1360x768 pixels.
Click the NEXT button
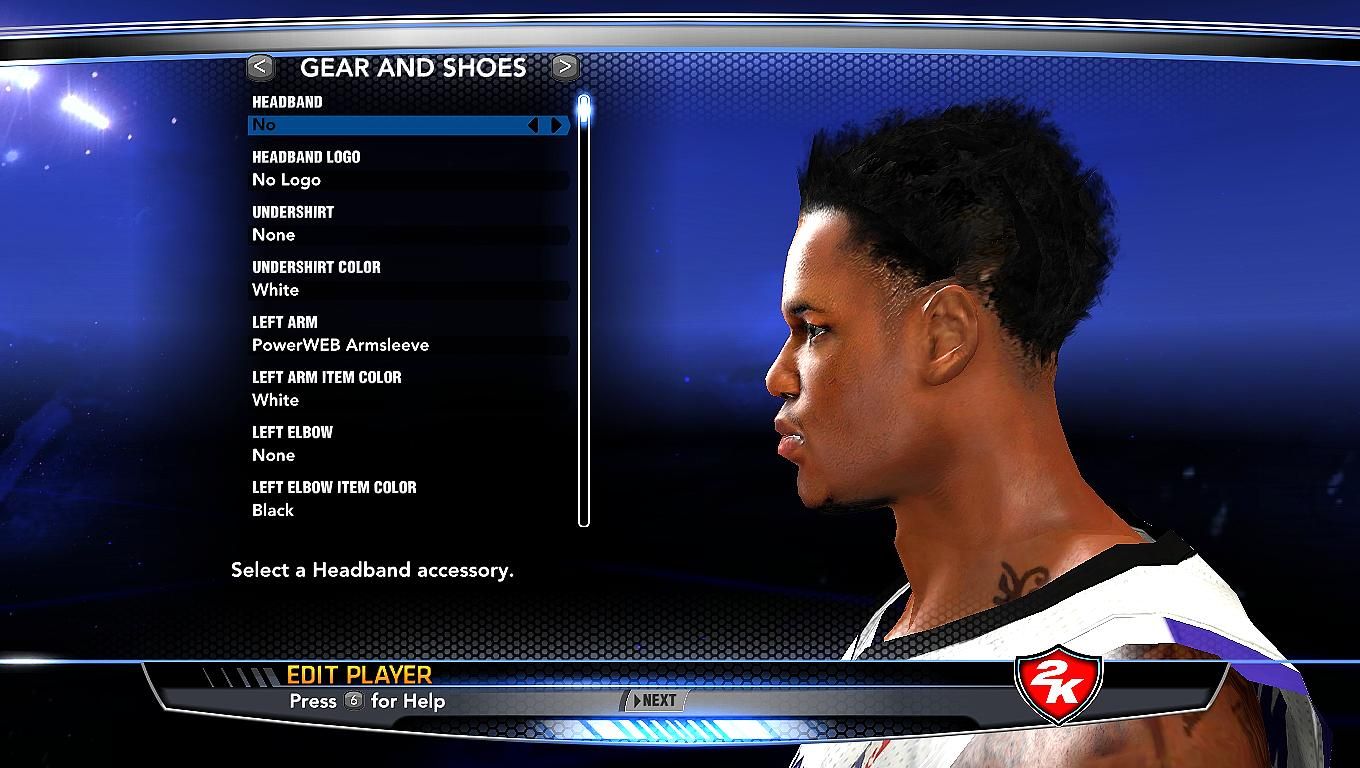pos(655,701)
